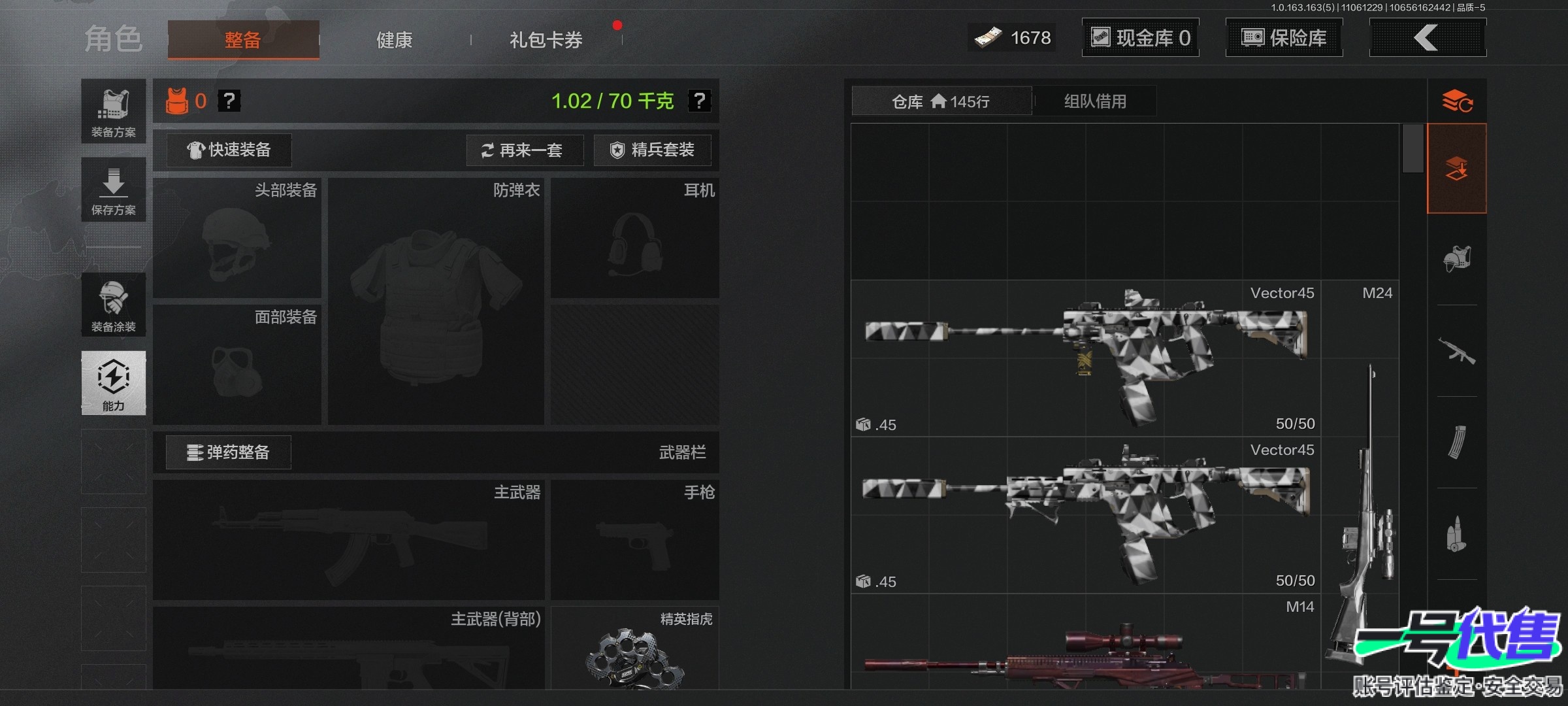Screen dimensions: 1568x706
Task: Open the 保险库 safe
Action: click(1284, 38)
